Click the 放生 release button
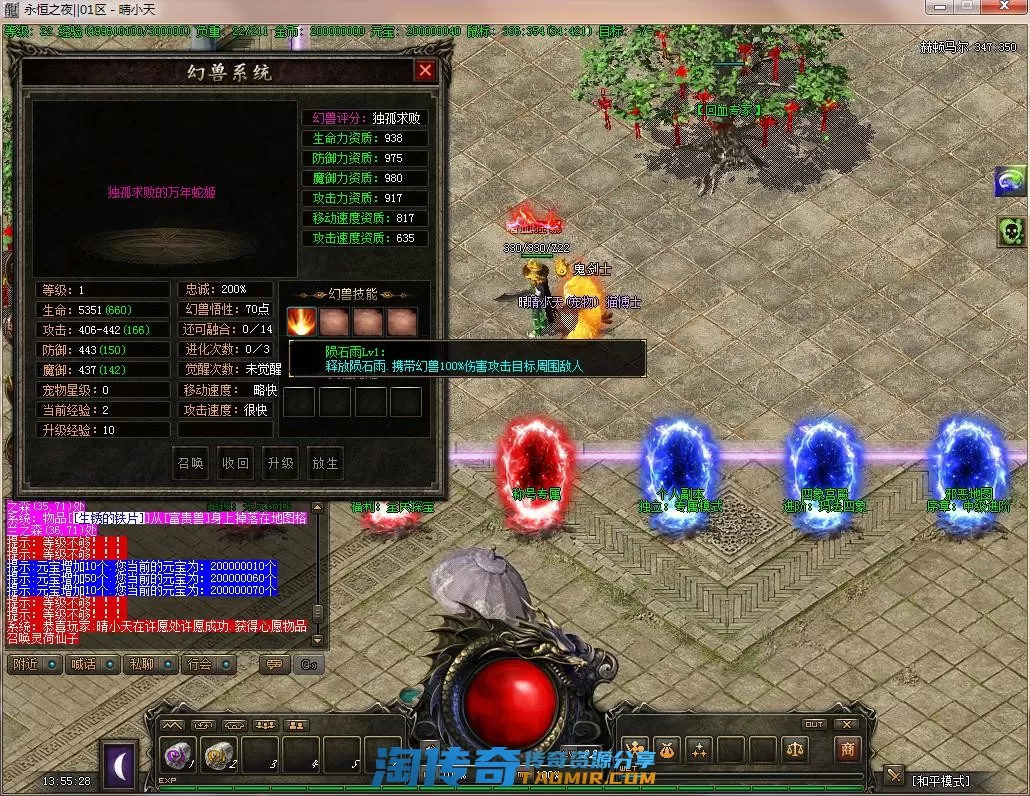Image resolution: width=1030 pixels, height=796 pixels. point(326,463)
